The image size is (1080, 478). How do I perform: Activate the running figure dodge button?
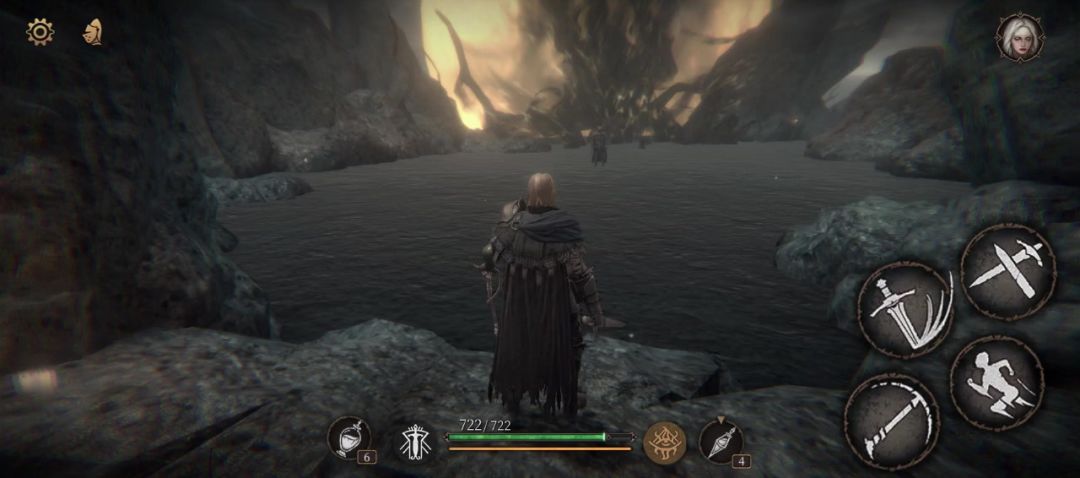coord(997,383)
